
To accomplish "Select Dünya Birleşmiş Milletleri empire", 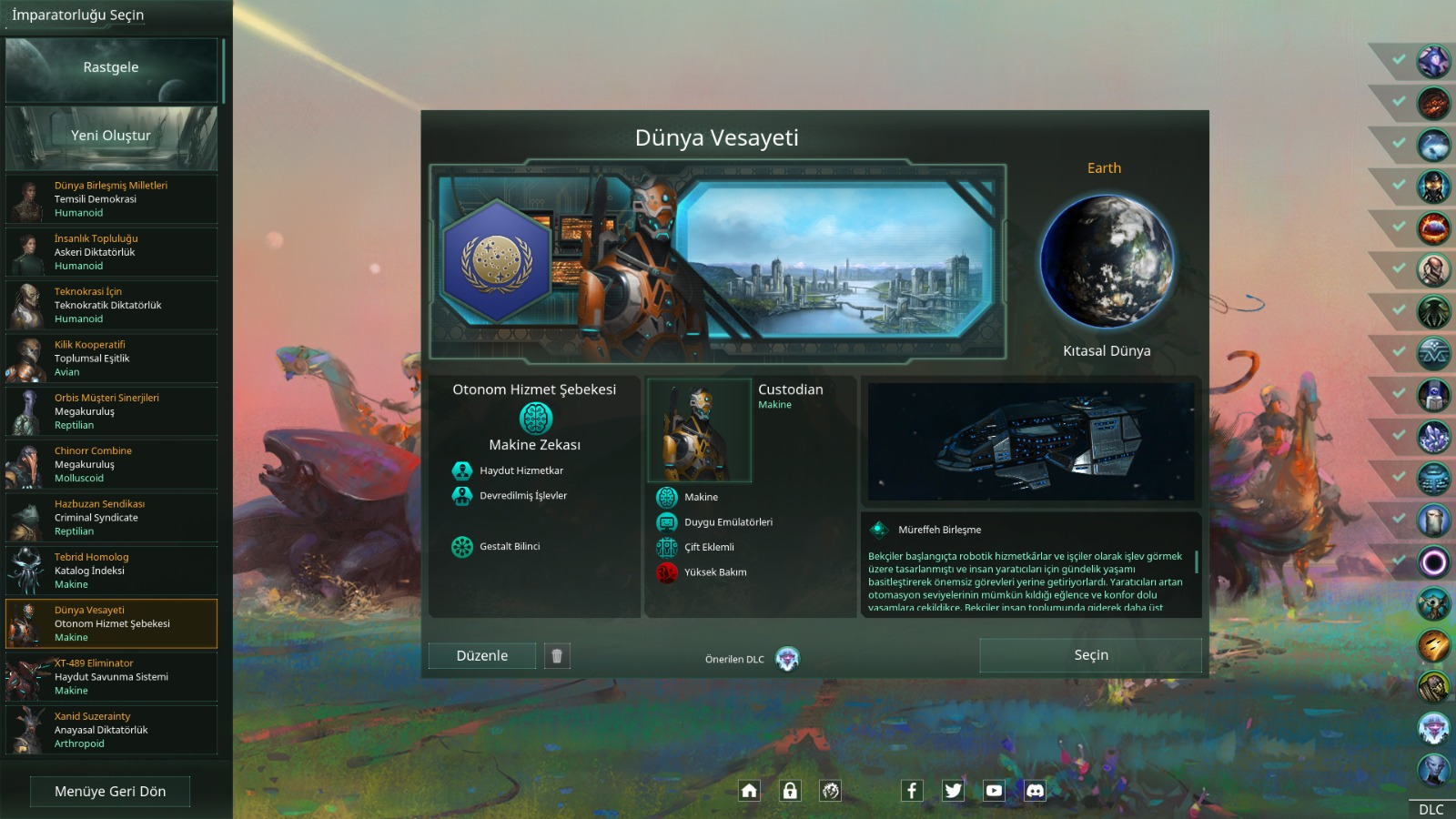I will [111, 199].
